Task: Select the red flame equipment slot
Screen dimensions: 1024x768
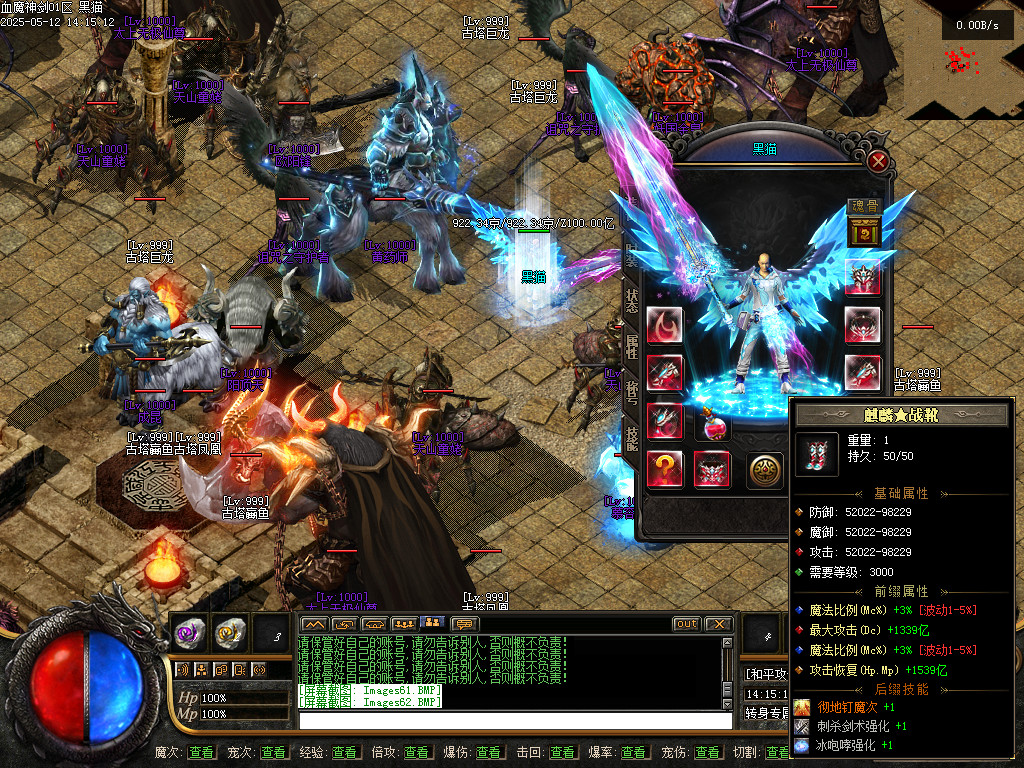Action: [664, 326]
